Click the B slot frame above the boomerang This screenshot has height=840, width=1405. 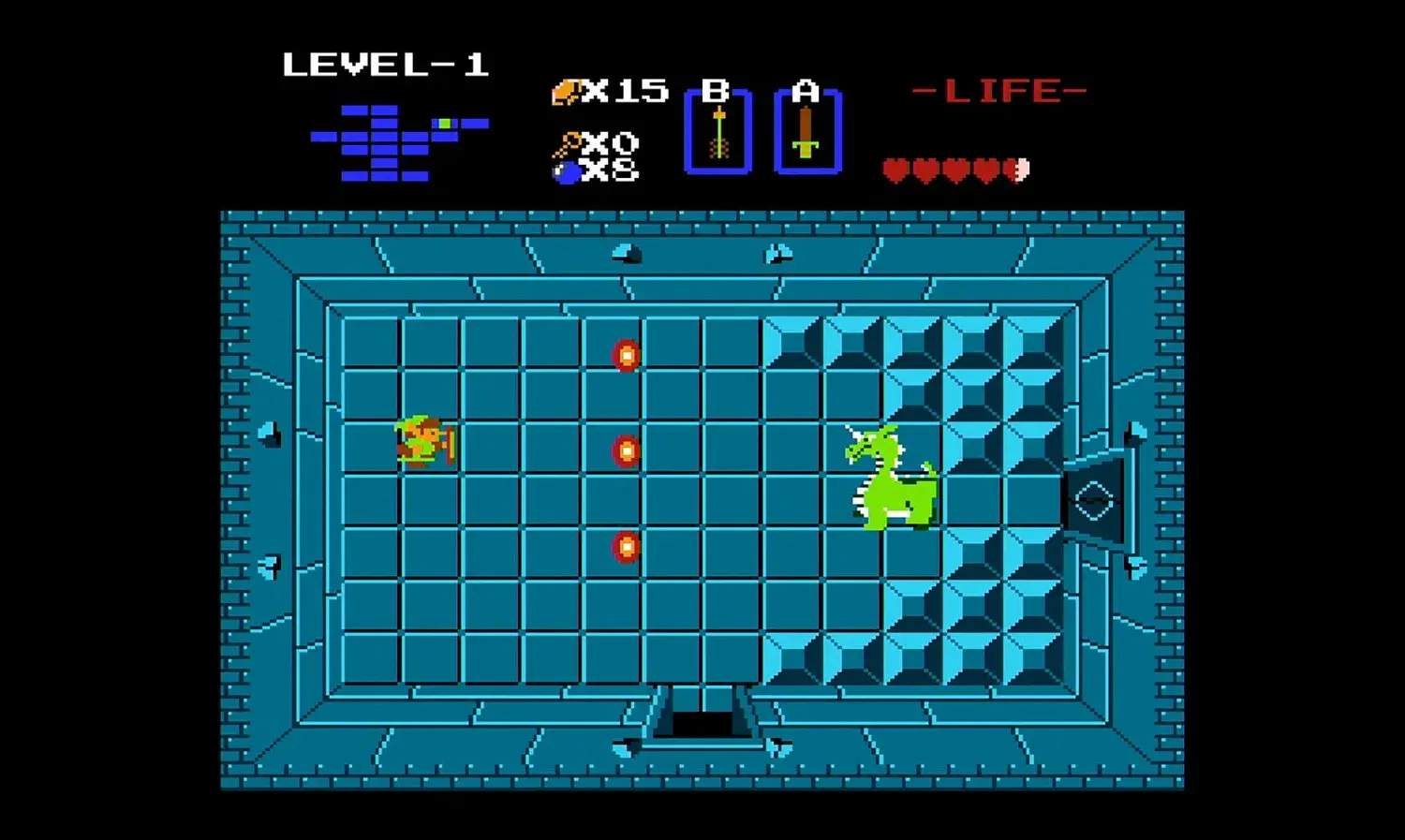[716, 91]
